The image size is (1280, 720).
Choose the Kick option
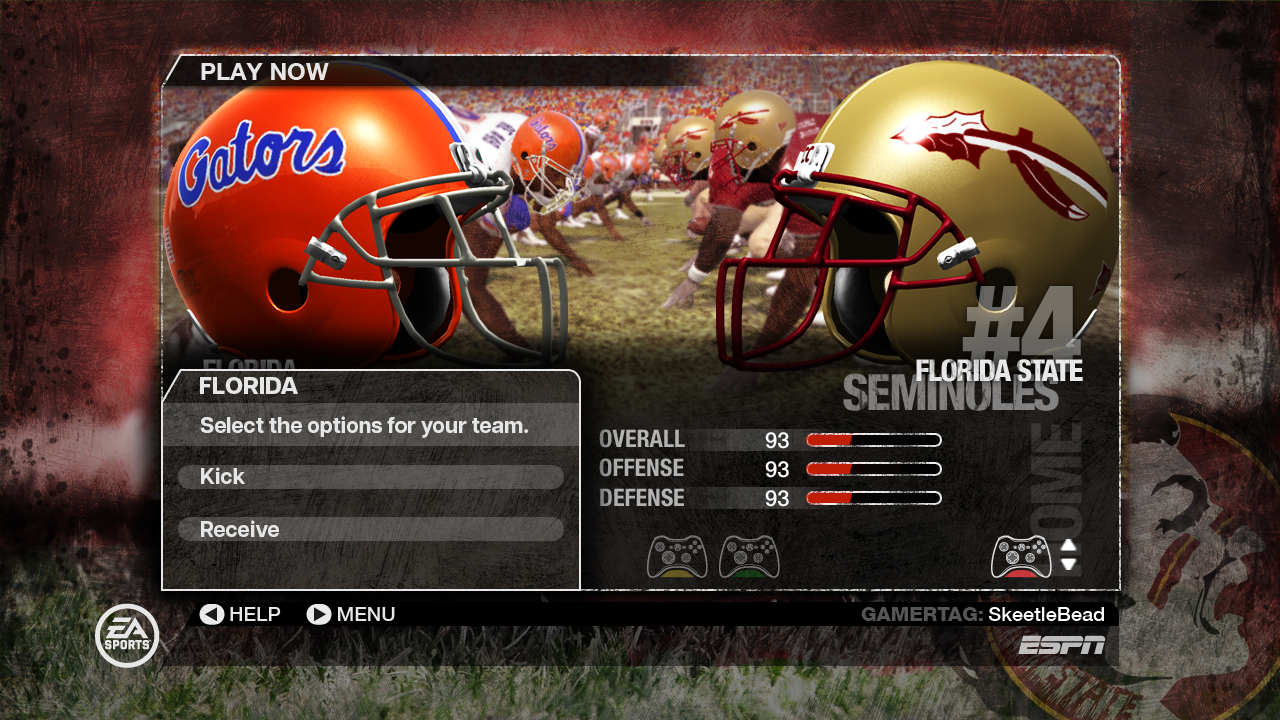(370, 477)
